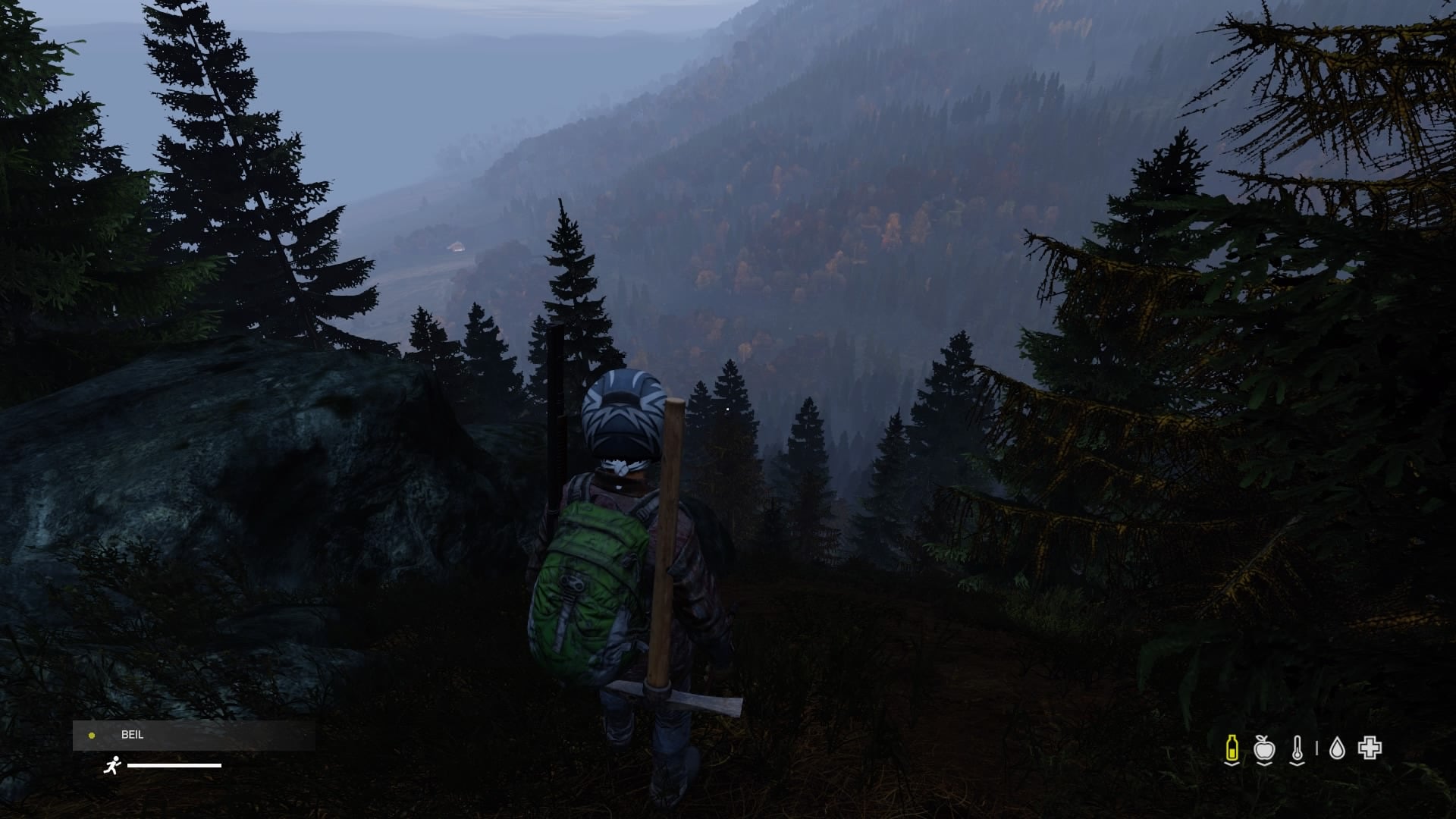Select the BEIL quick slot item
The image size is (1456, 819).
pos(193,735)
